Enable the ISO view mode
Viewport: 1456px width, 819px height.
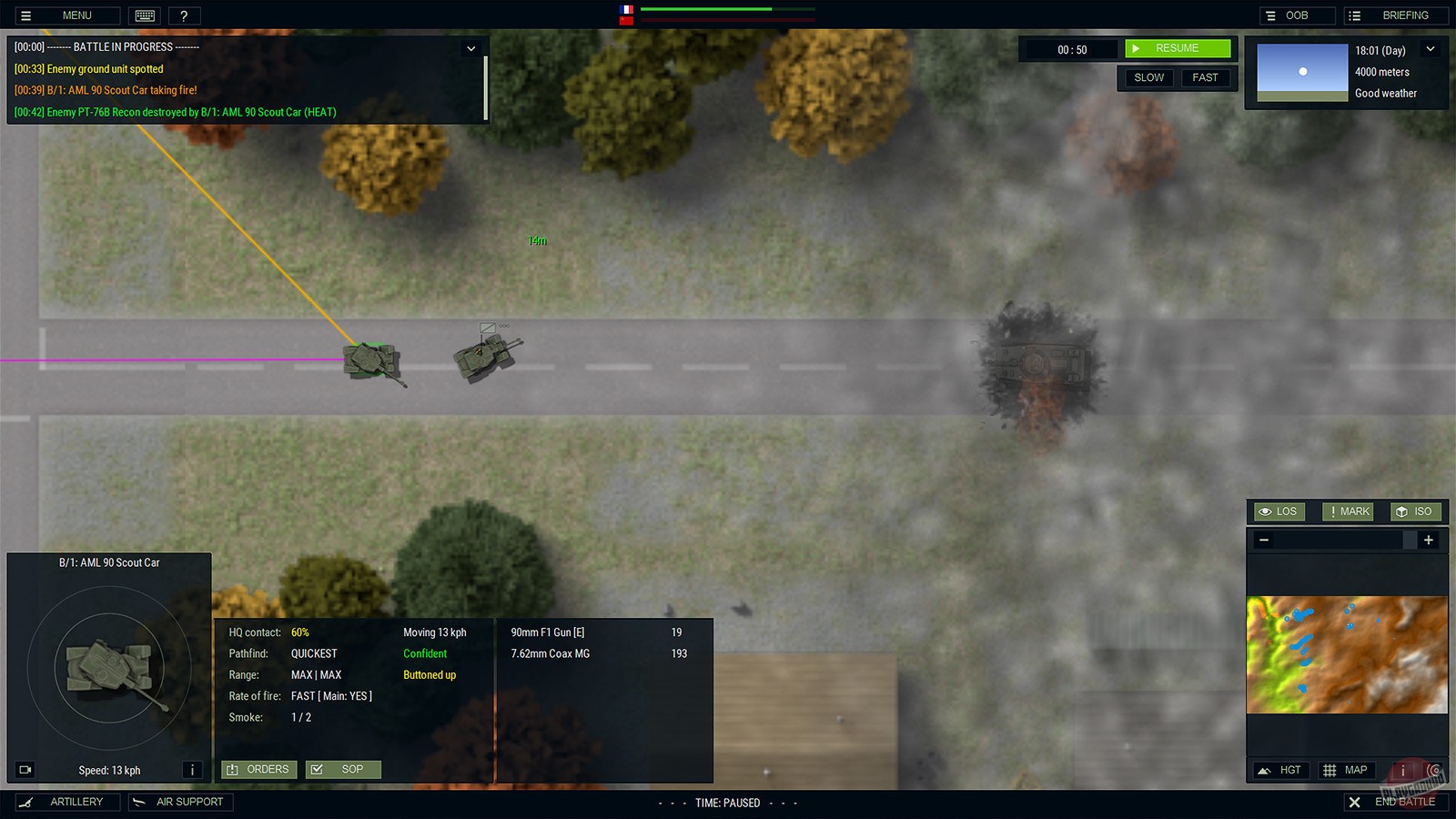[1415, 511]
